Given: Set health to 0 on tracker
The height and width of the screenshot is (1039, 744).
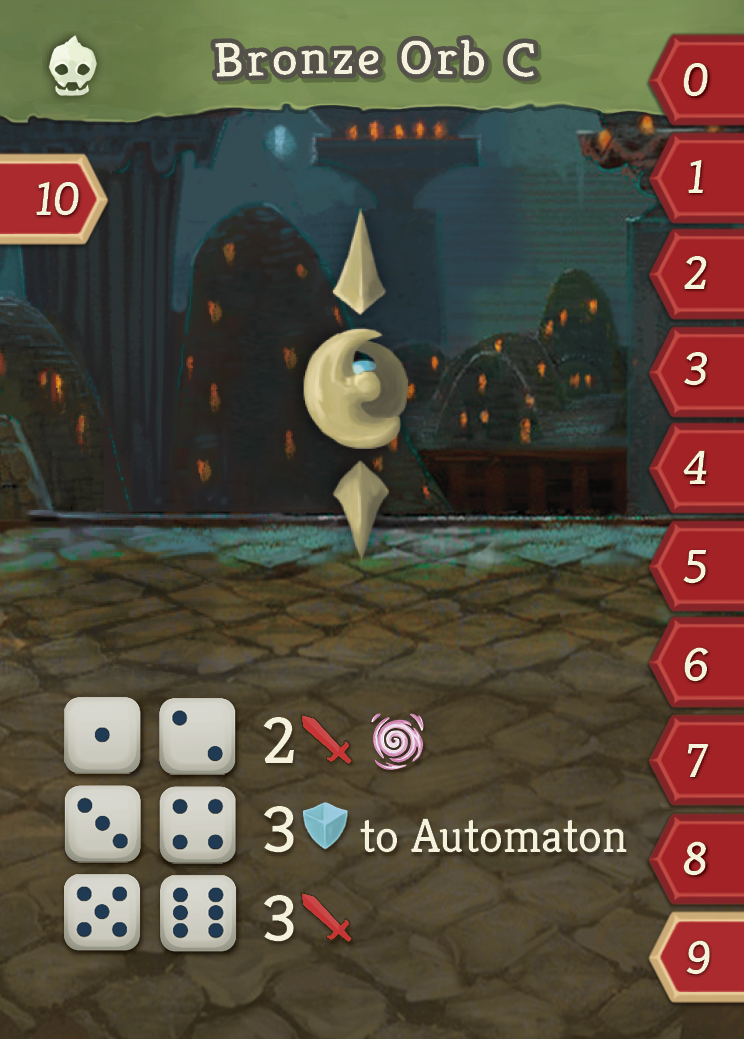Looking at the screenshot, I should [697, 81].
